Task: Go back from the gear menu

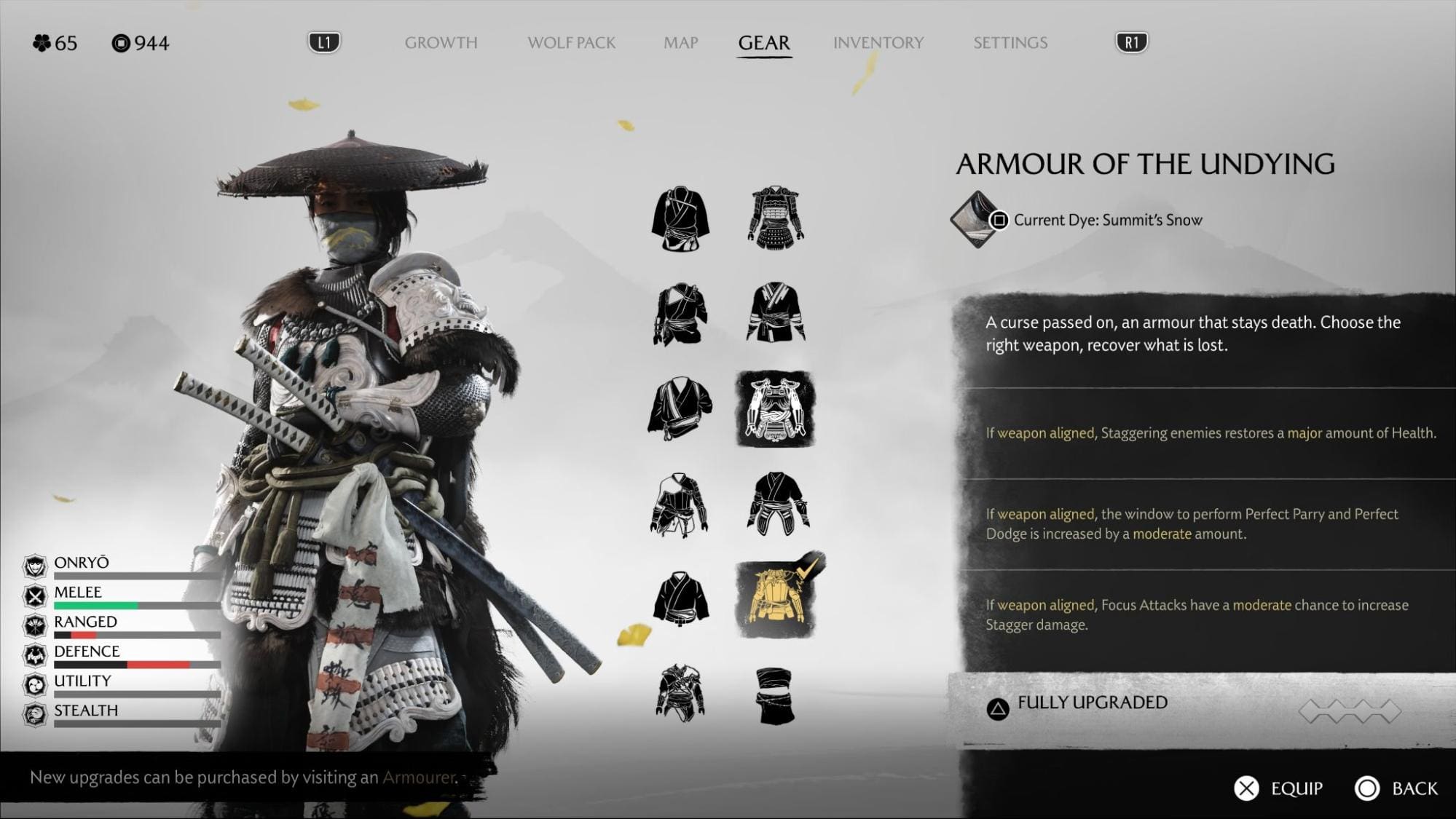Action: (1396, 788)
